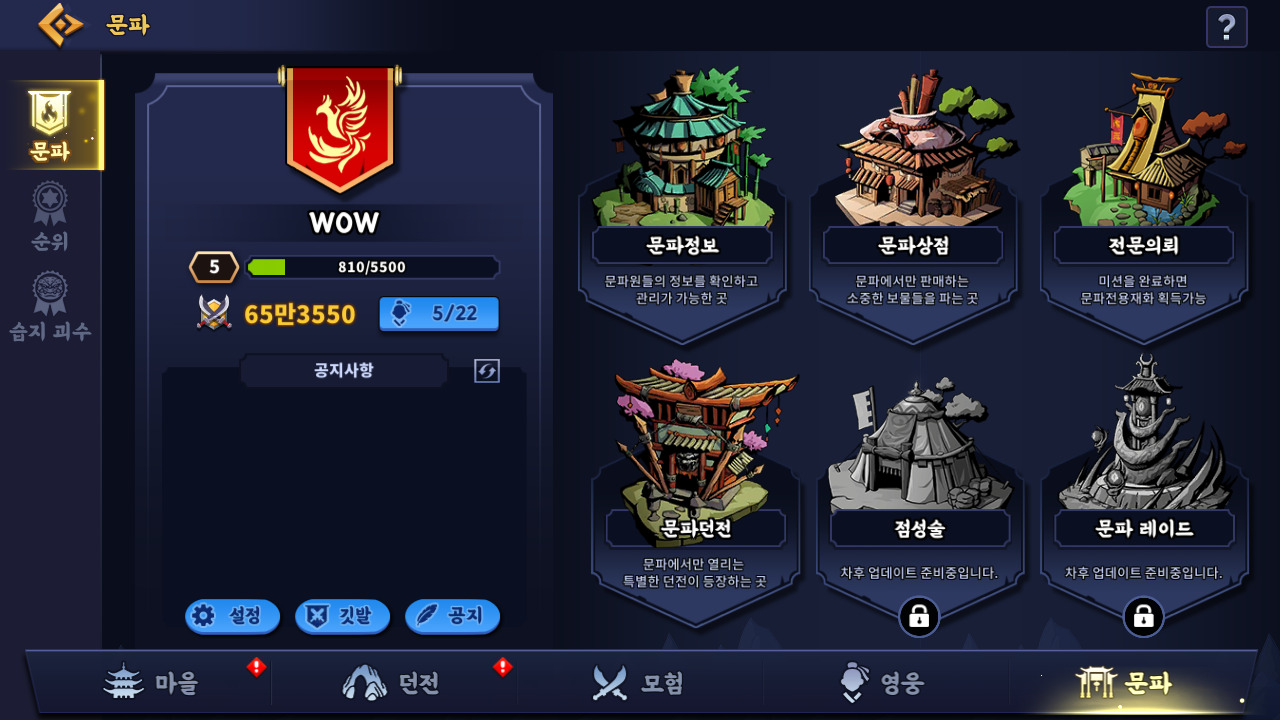Refresh the 공지사항 notice board

pyautogui.click(x=487, y=371)
